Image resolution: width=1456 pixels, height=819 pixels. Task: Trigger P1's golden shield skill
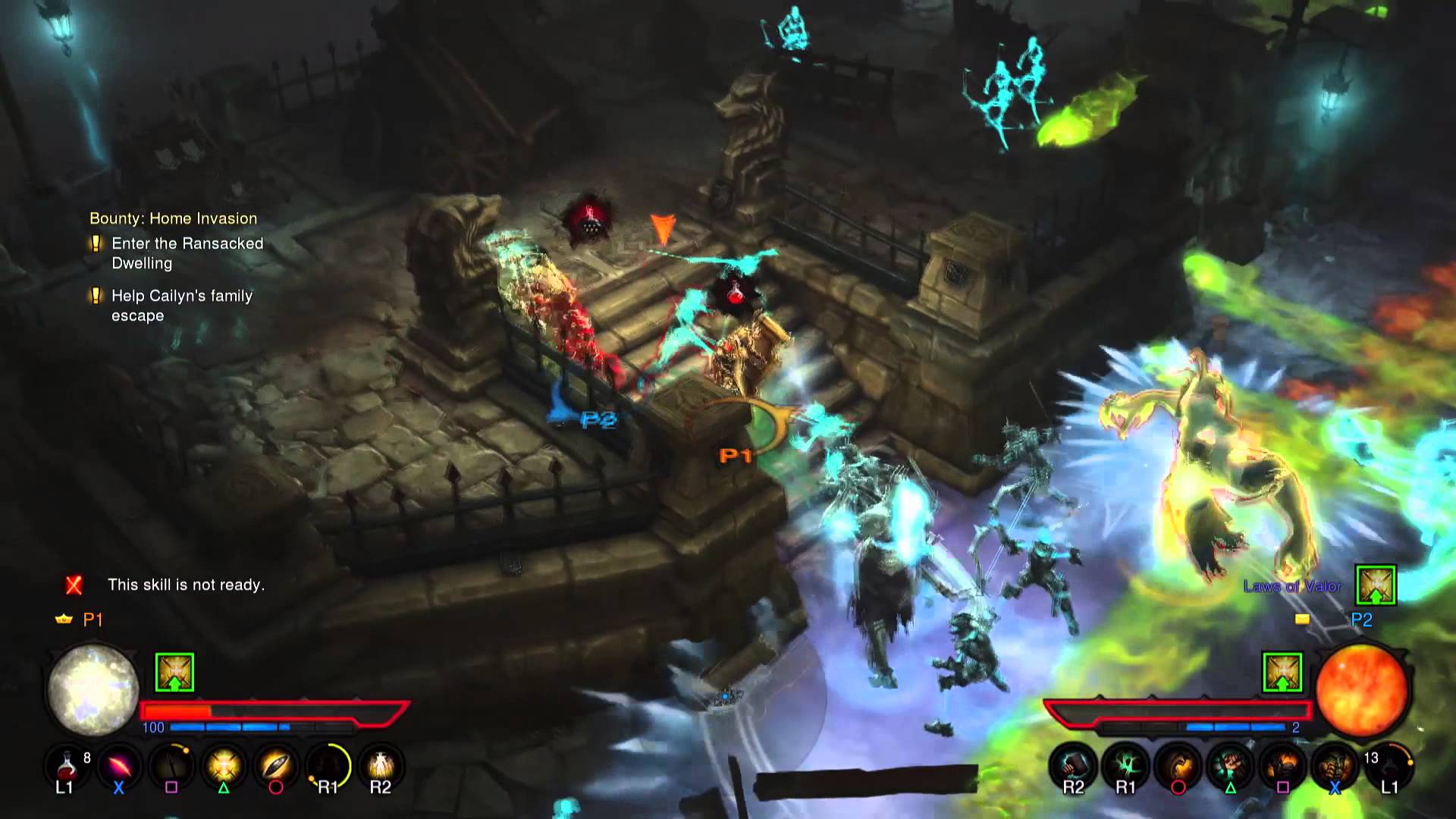pyautogui.click(x=276, y=764)
